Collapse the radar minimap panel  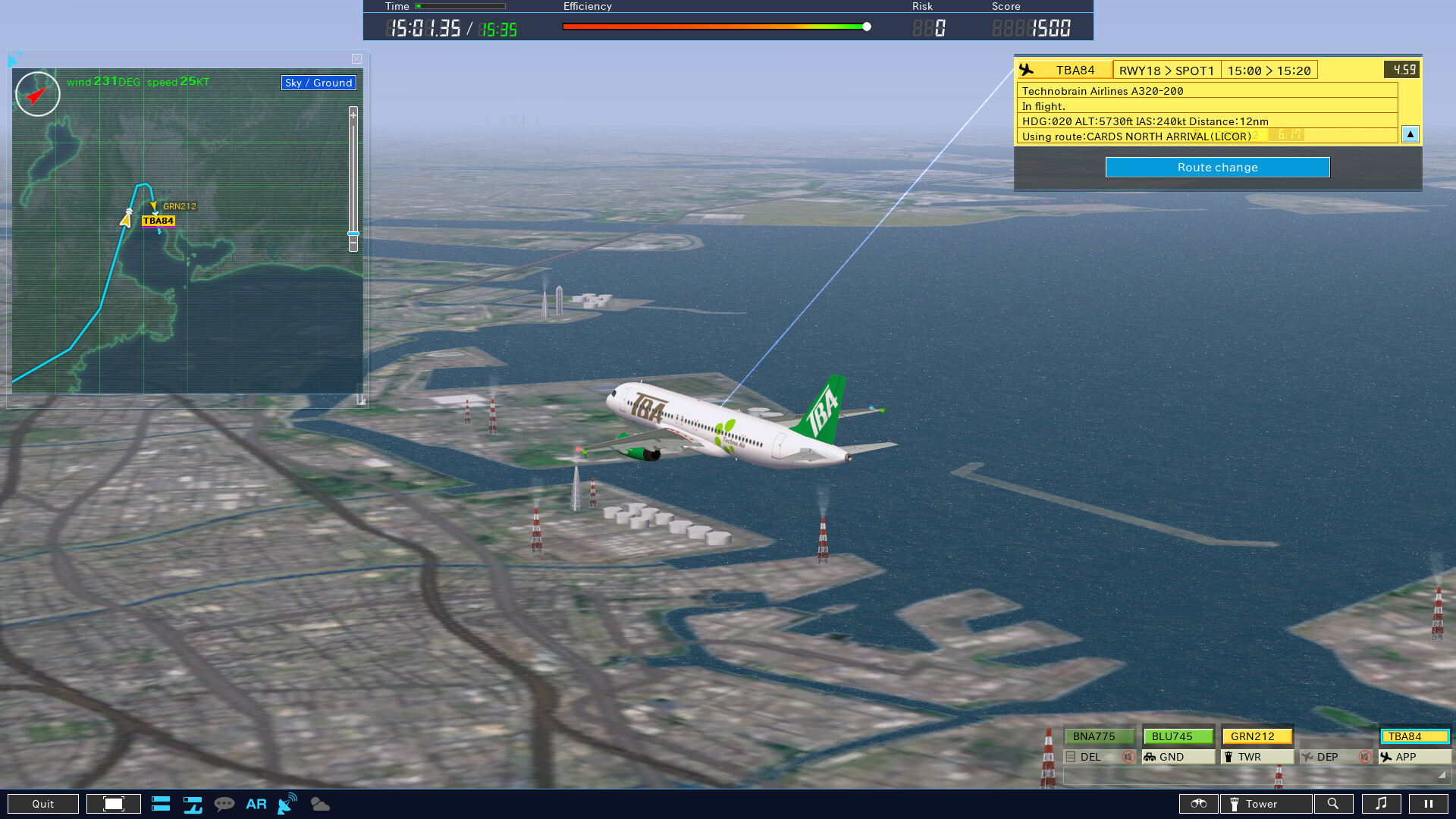click(x=356, y=59)
